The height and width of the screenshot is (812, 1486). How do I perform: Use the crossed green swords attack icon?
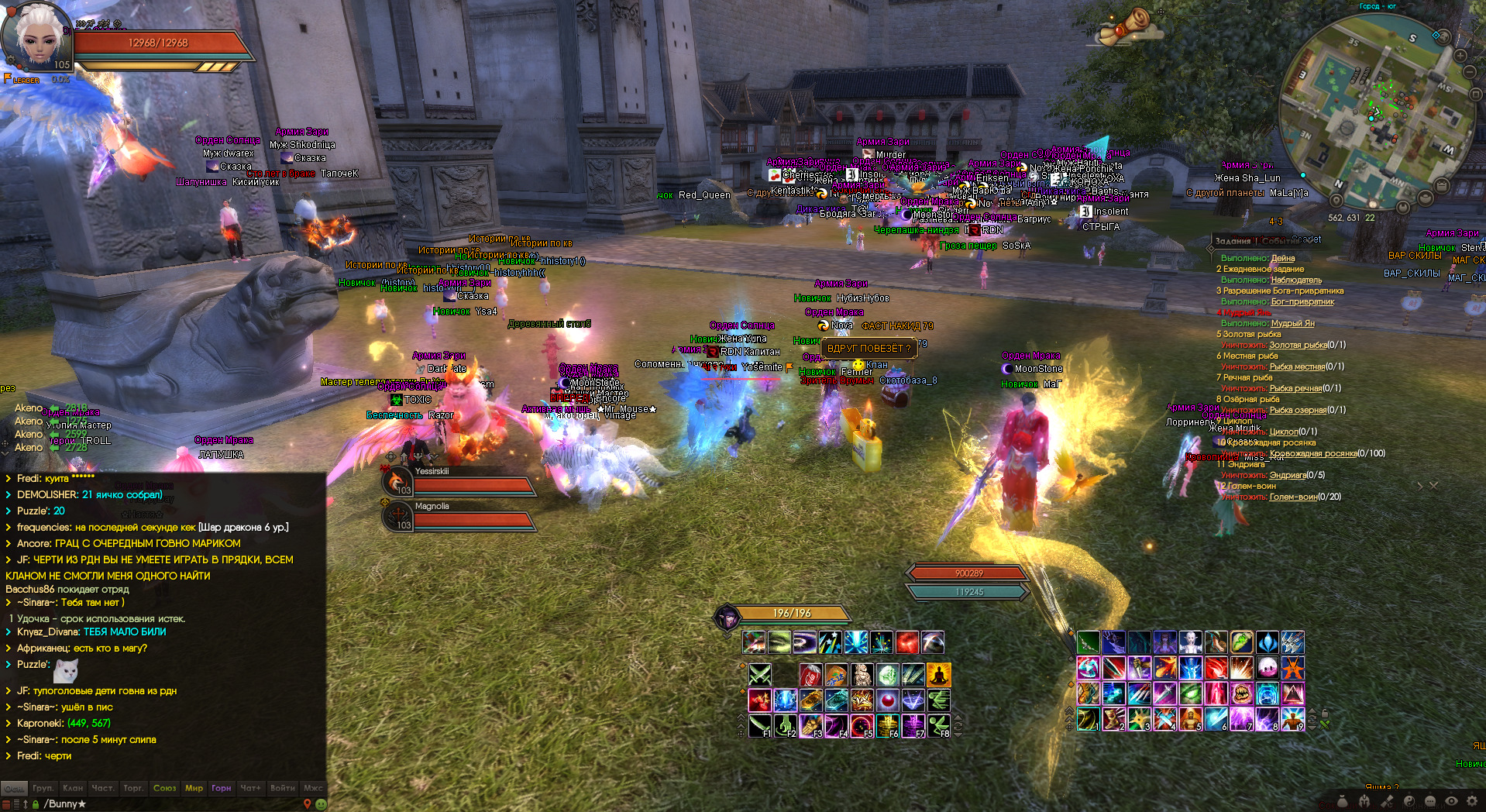[759, 675]
